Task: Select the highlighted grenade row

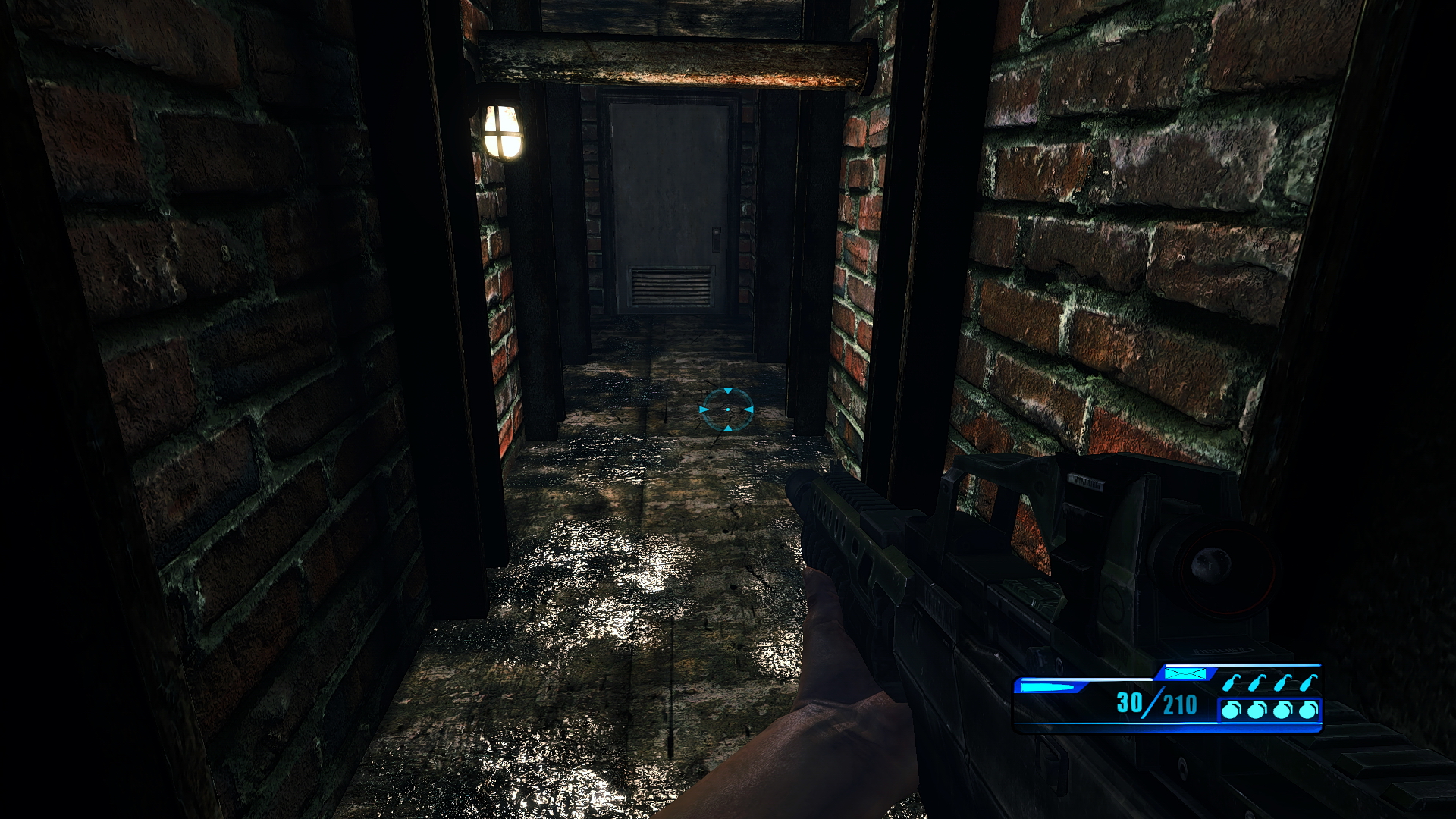Action: (1269, 711)
